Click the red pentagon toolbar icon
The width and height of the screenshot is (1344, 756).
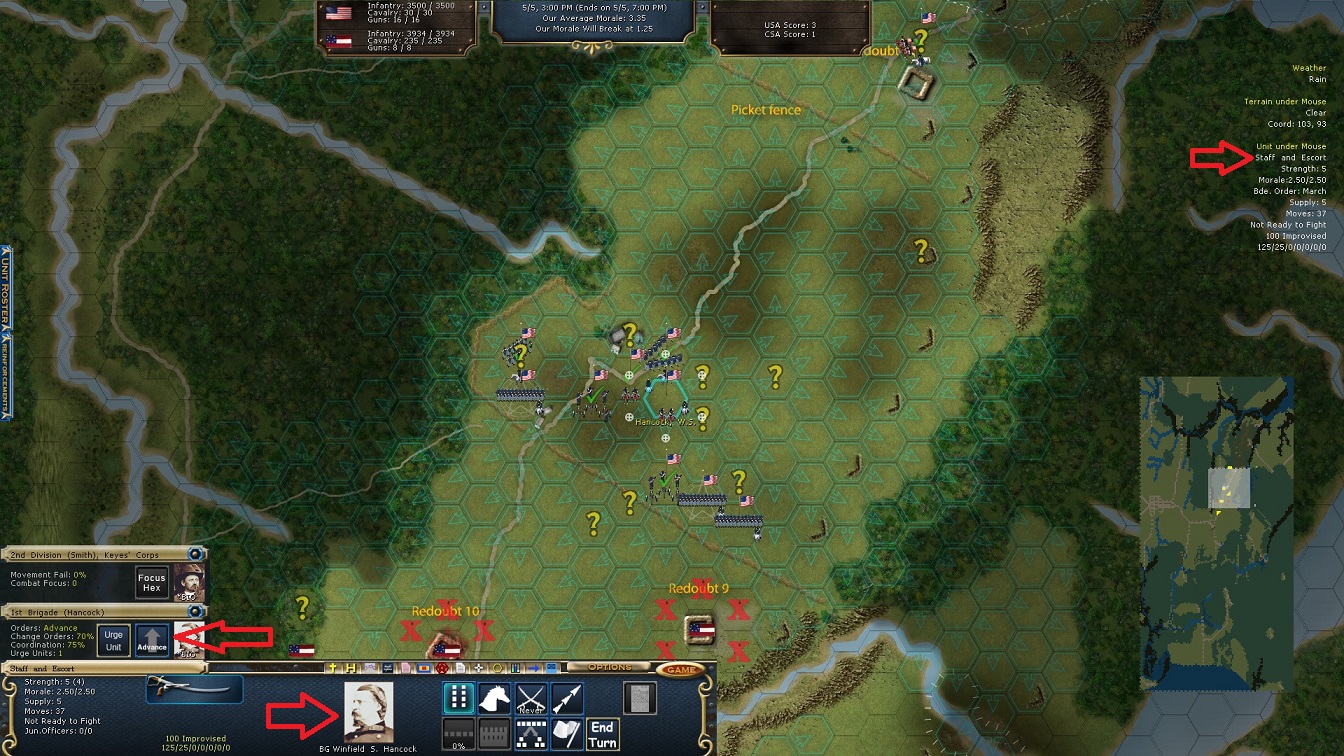click(440, 667)
